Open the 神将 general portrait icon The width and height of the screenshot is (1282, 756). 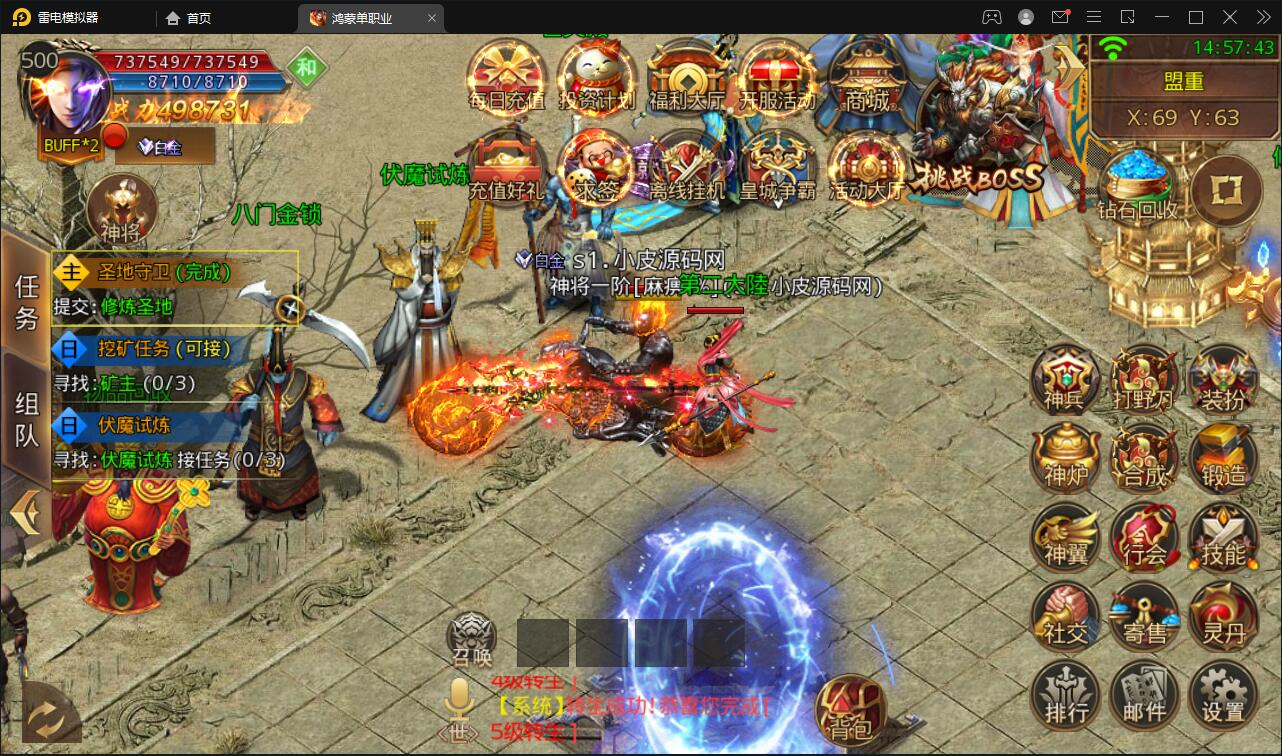[x=122, y=208]
